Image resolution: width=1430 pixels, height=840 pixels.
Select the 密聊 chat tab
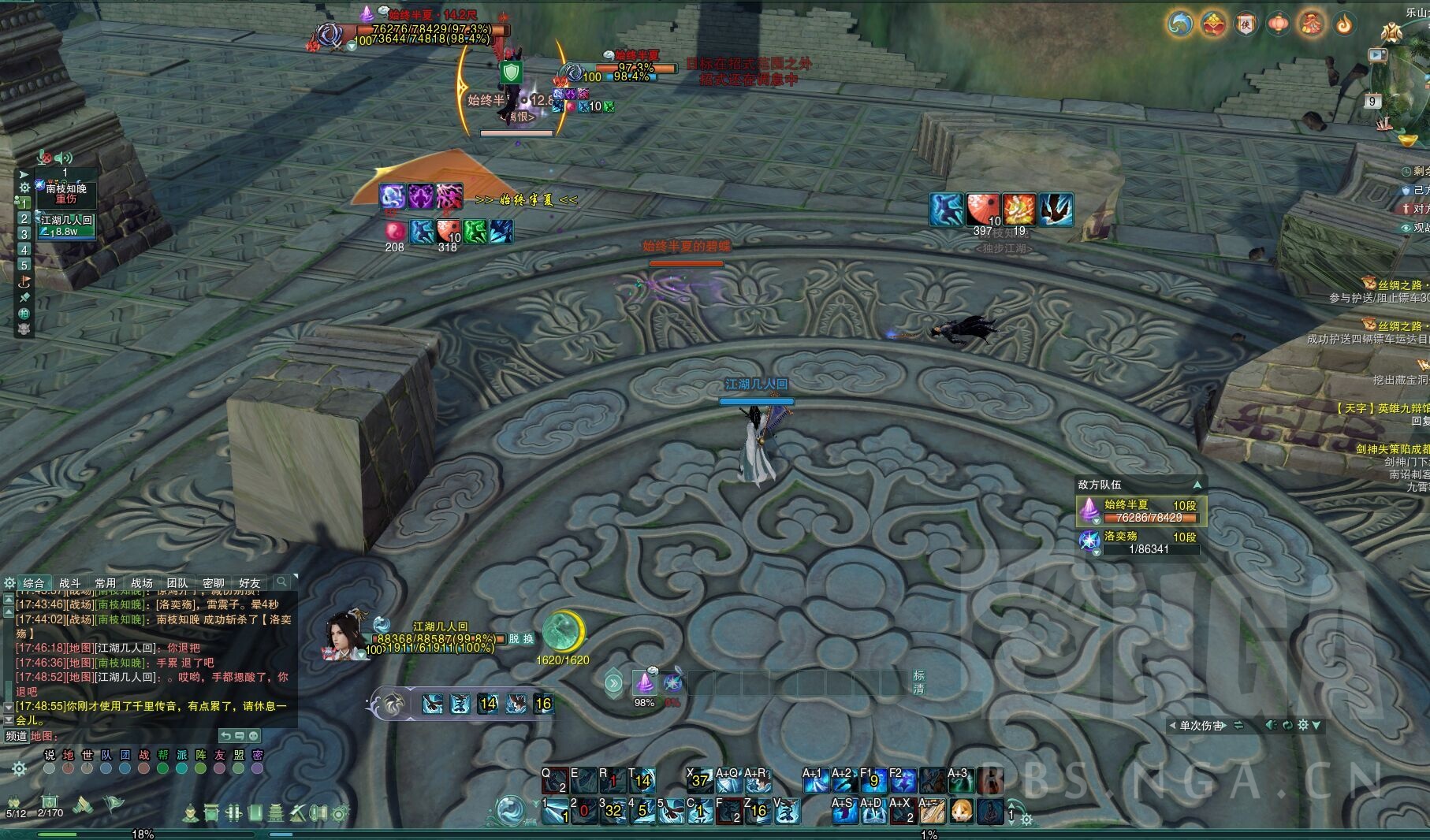[213, 583]
